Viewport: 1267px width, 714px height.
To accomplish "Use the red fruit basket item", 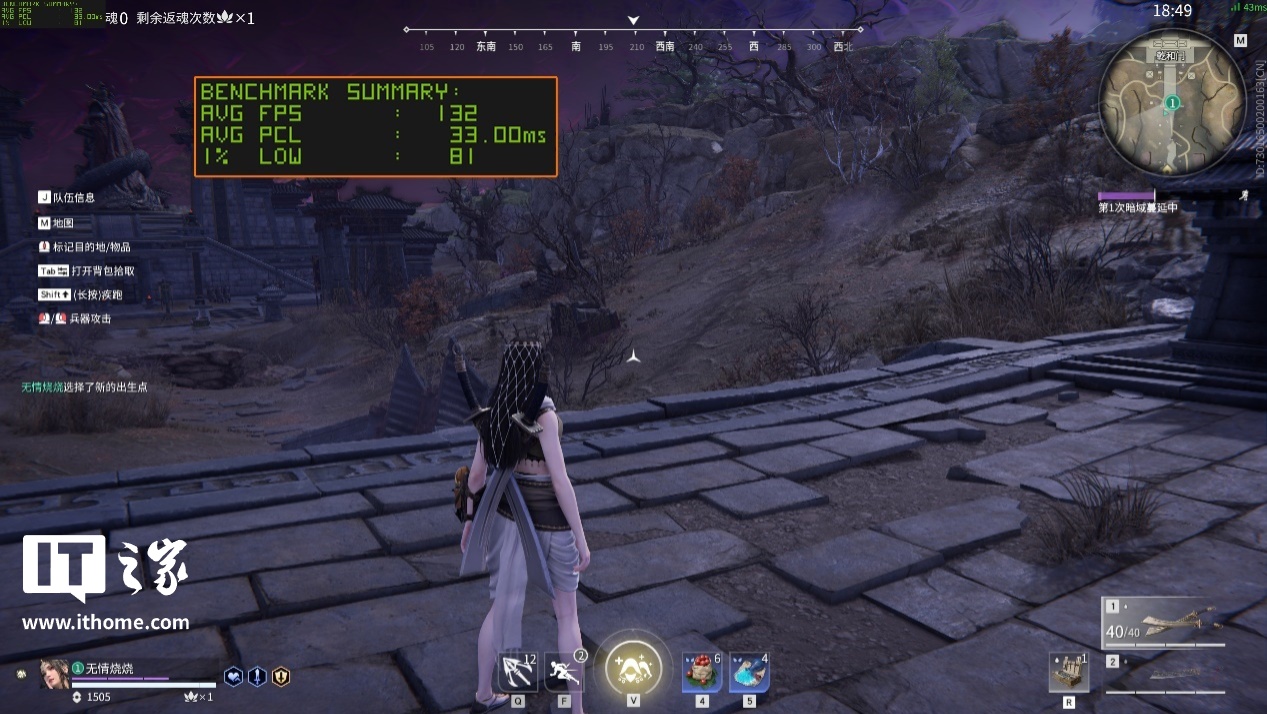I will 702,672.
